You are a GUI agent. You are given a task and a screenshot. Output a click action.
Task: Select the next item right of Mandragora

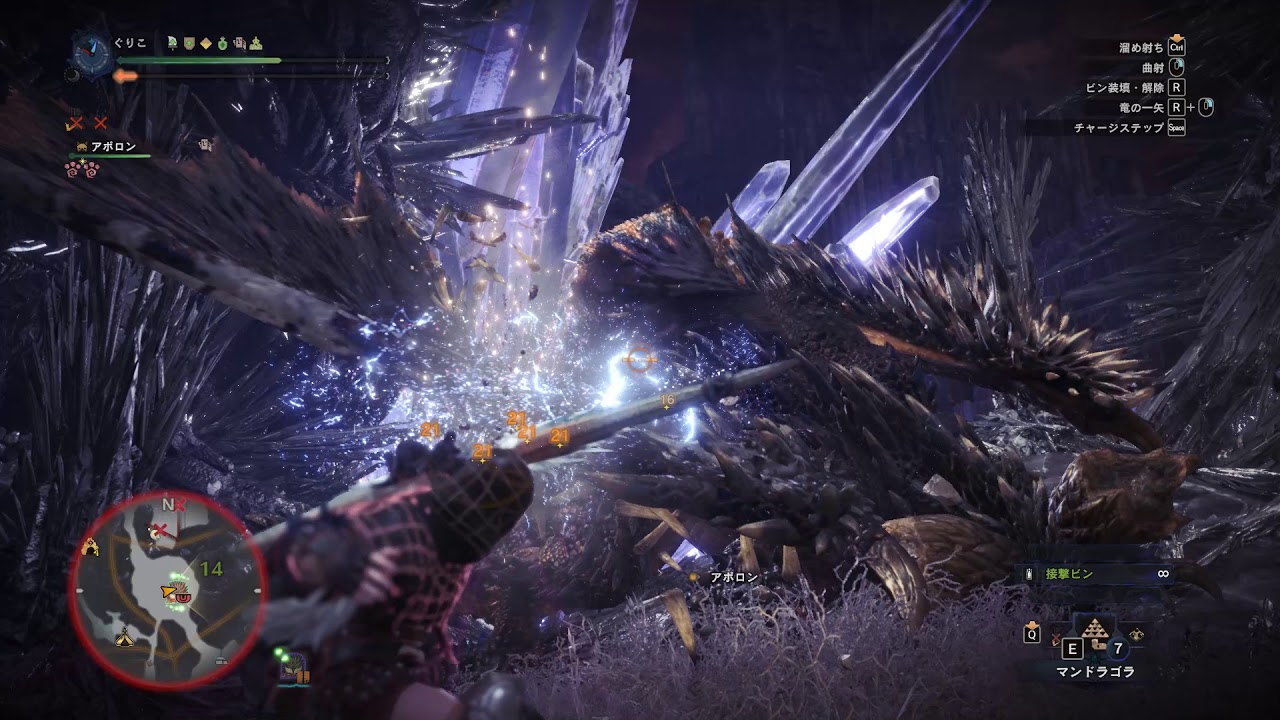pos(1137,634)
